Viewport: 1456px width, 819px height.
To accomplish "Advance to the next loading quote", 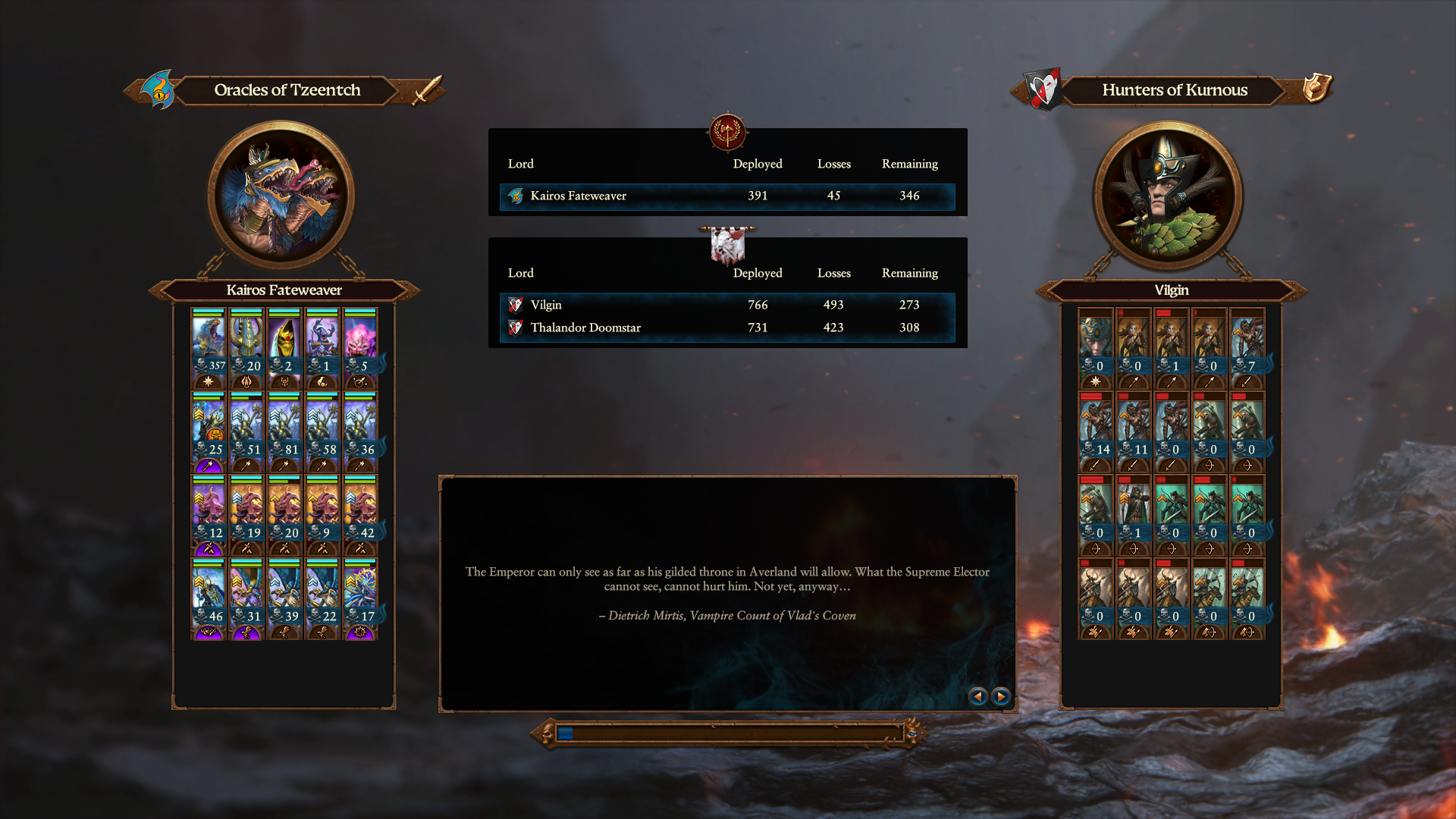I will pos(1001,696).
